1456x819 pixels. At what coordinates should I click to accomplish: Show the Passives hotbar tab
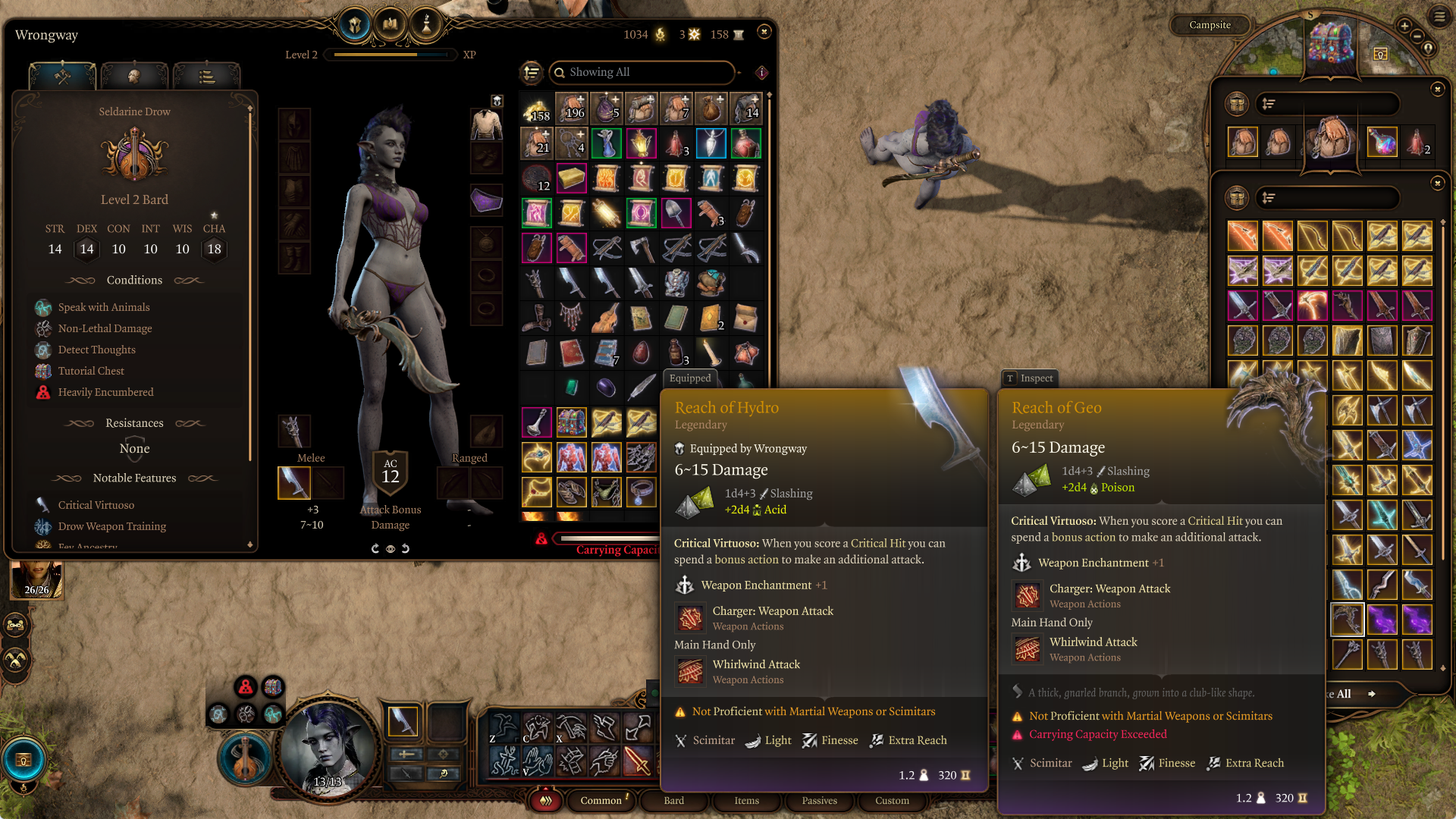(819, 801)
